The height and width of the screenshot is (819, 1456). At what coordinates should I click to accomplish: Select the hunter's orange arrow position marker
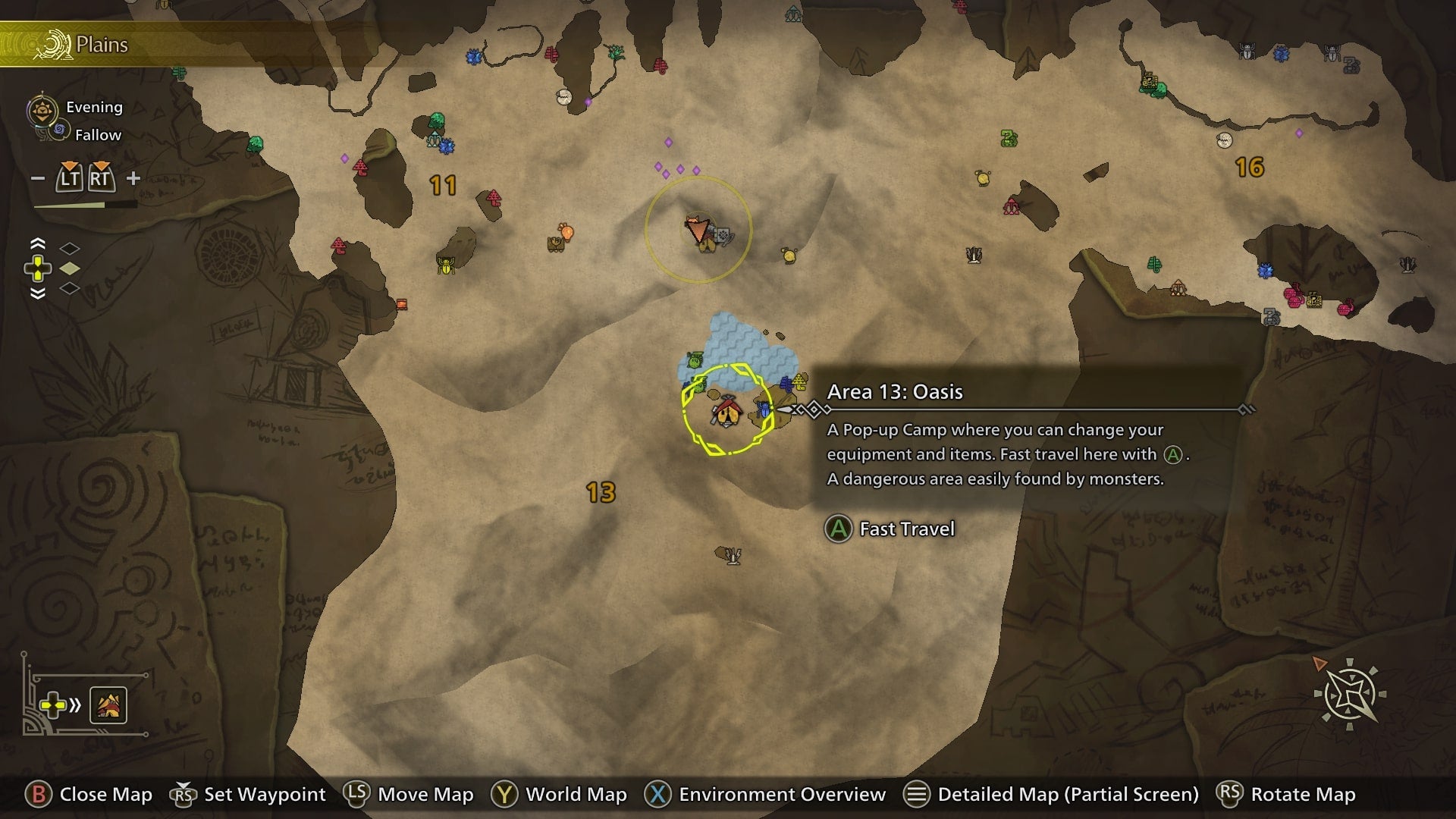point(697,228)
